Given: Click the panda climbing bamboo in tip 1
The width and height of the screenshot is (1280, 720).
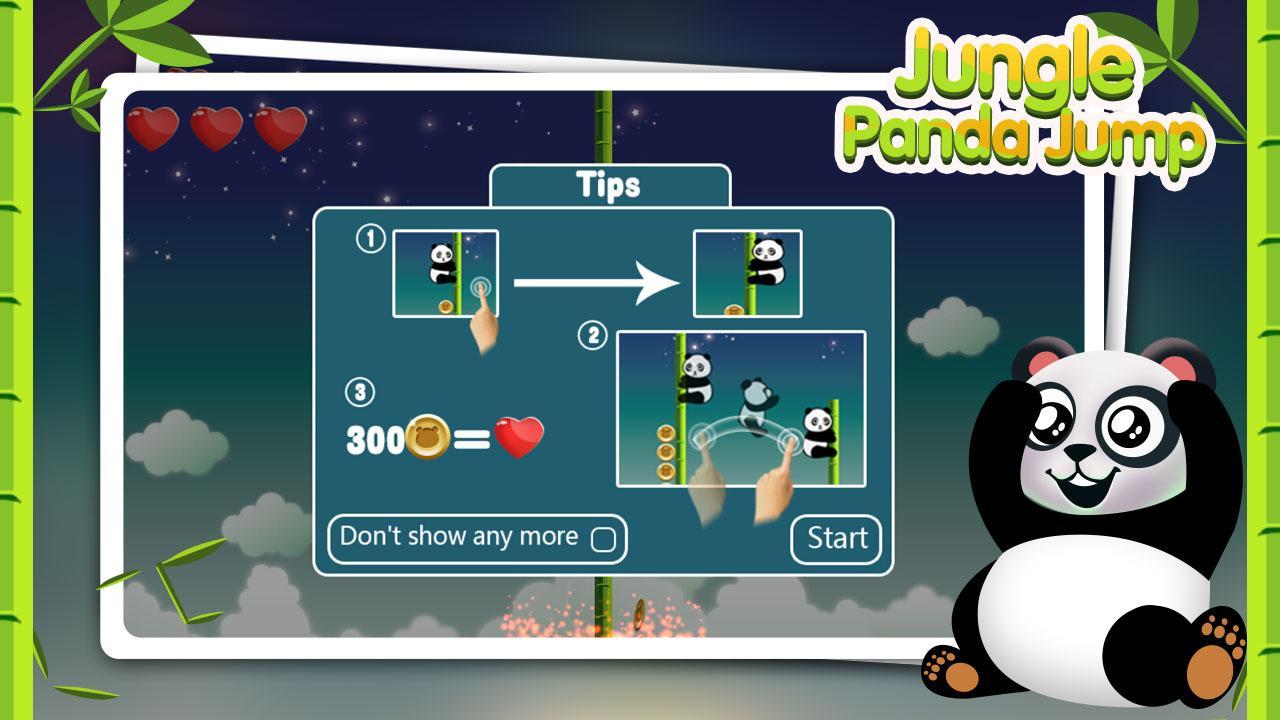Looking at the screenshot, I should [440, 260].
